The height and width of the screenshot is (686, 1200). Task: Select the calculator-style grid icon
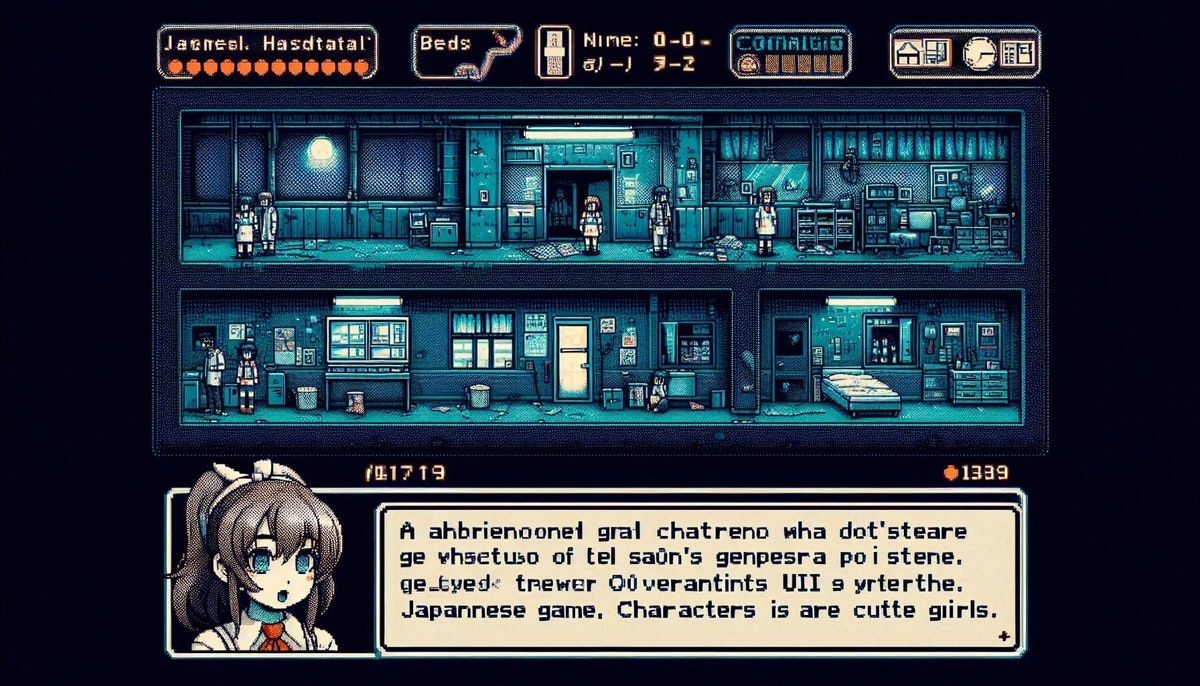pos(1019,52)
